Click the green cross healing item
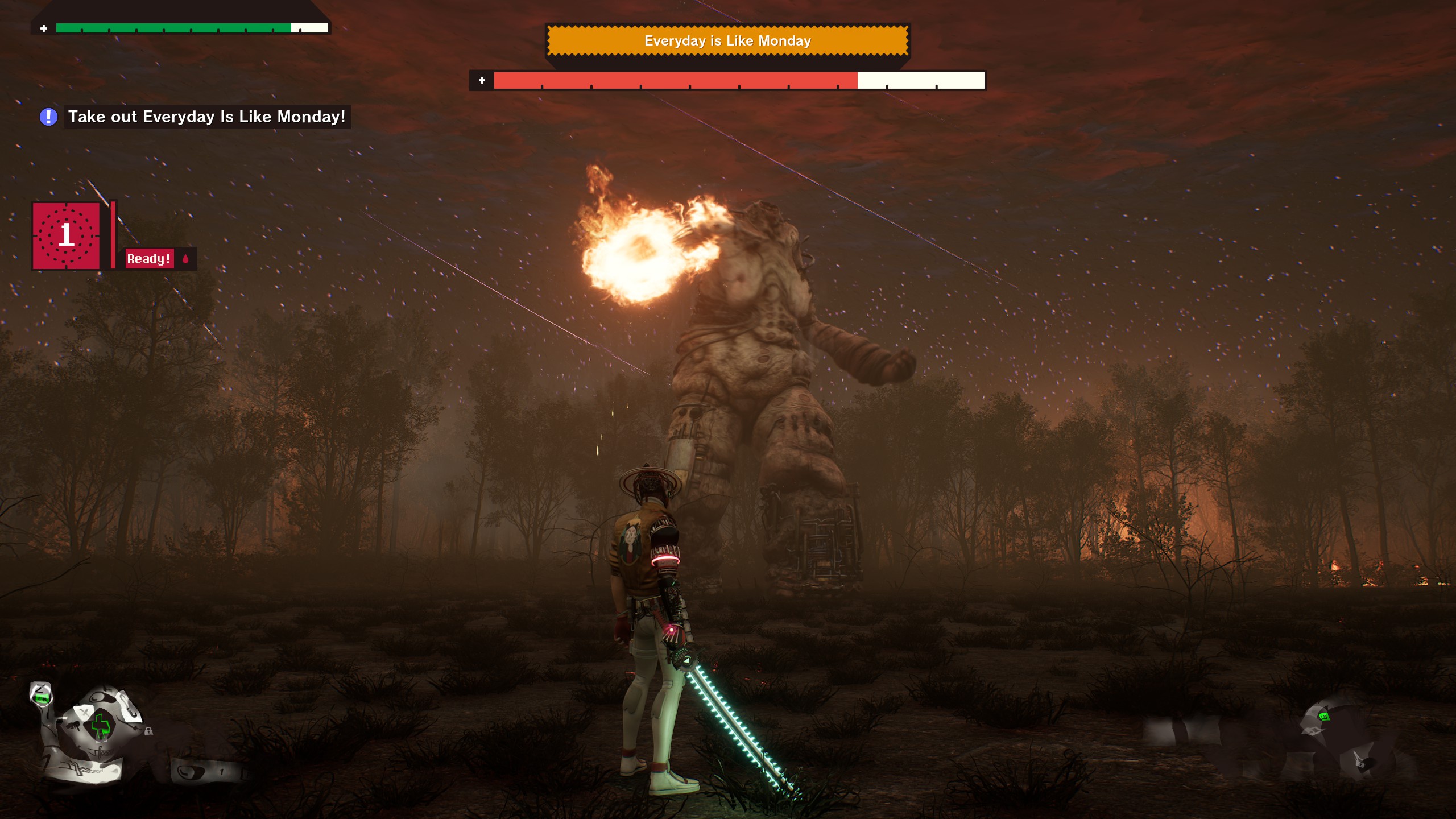Screen dimensions: 1456x819 [101, 725]
